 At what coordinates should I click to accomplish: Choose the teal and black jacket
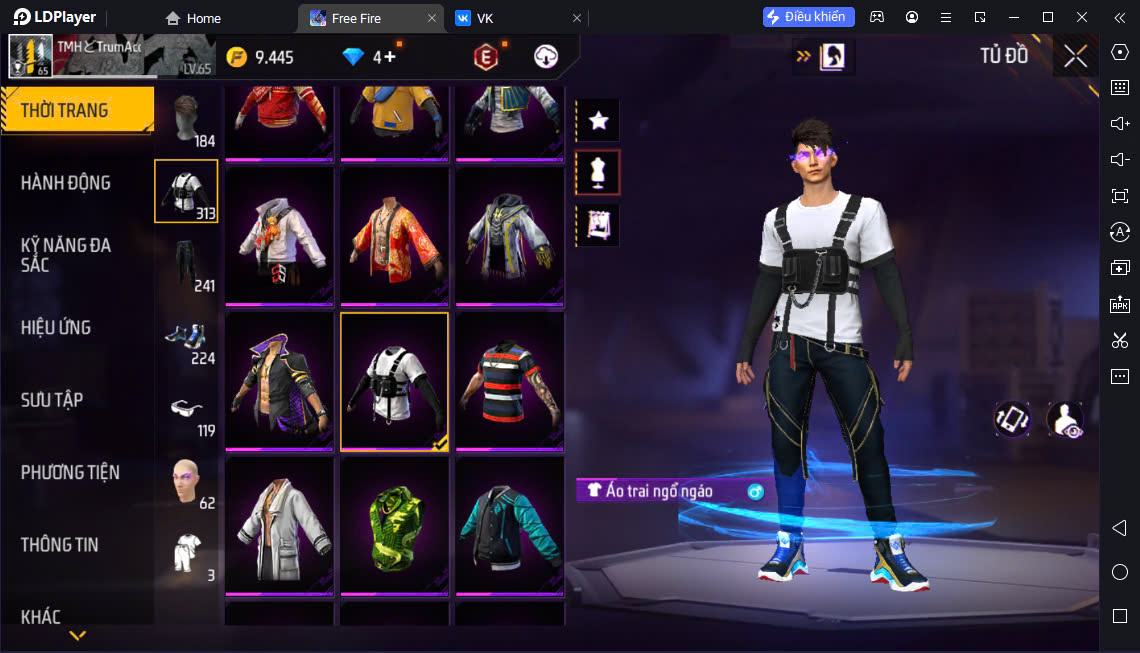[x=510, y=526]
